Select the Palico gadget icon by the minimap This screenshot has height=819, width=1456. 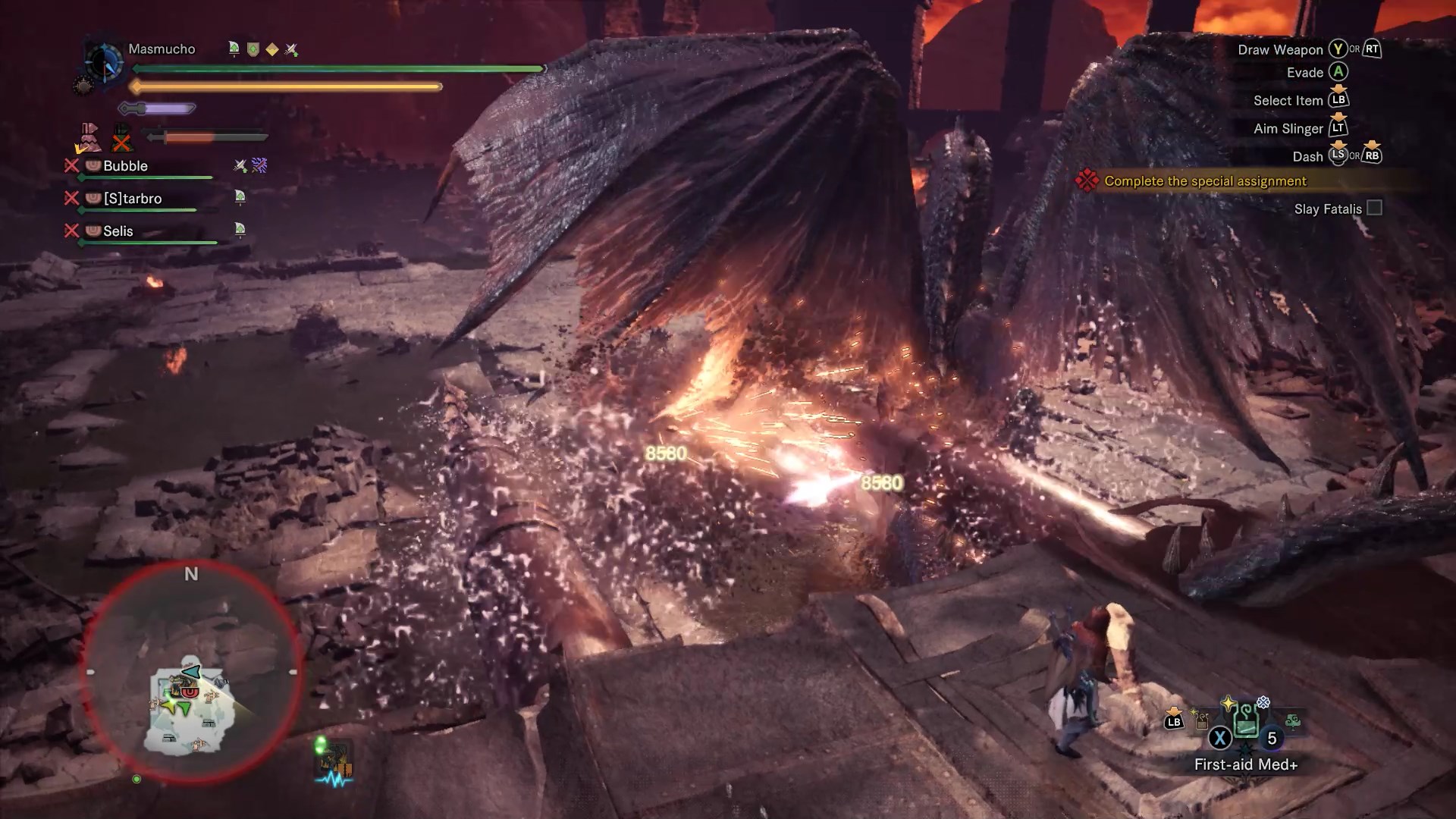(334, 761)
